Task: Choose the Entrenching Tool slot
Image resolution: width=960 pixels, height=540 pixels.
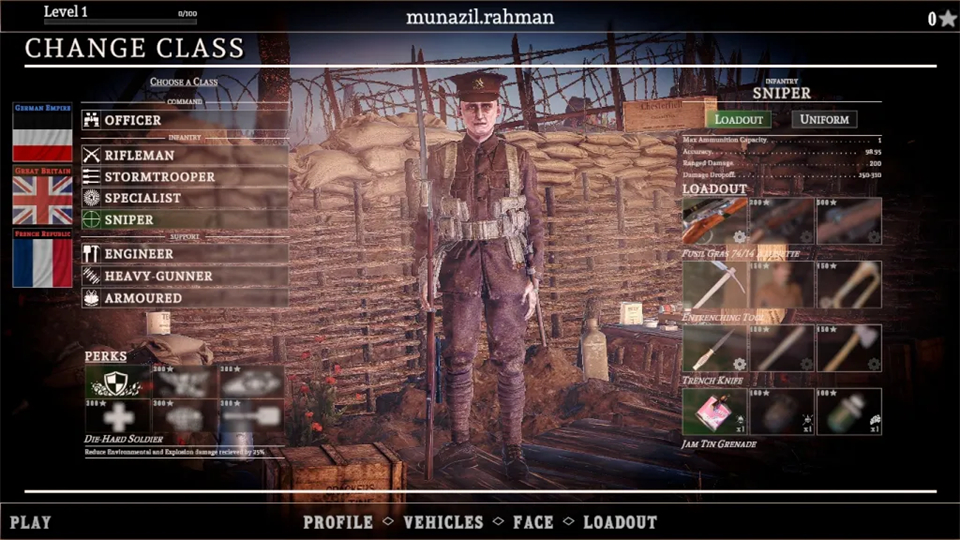Action: pyautogui.click(x=715, y=285)
